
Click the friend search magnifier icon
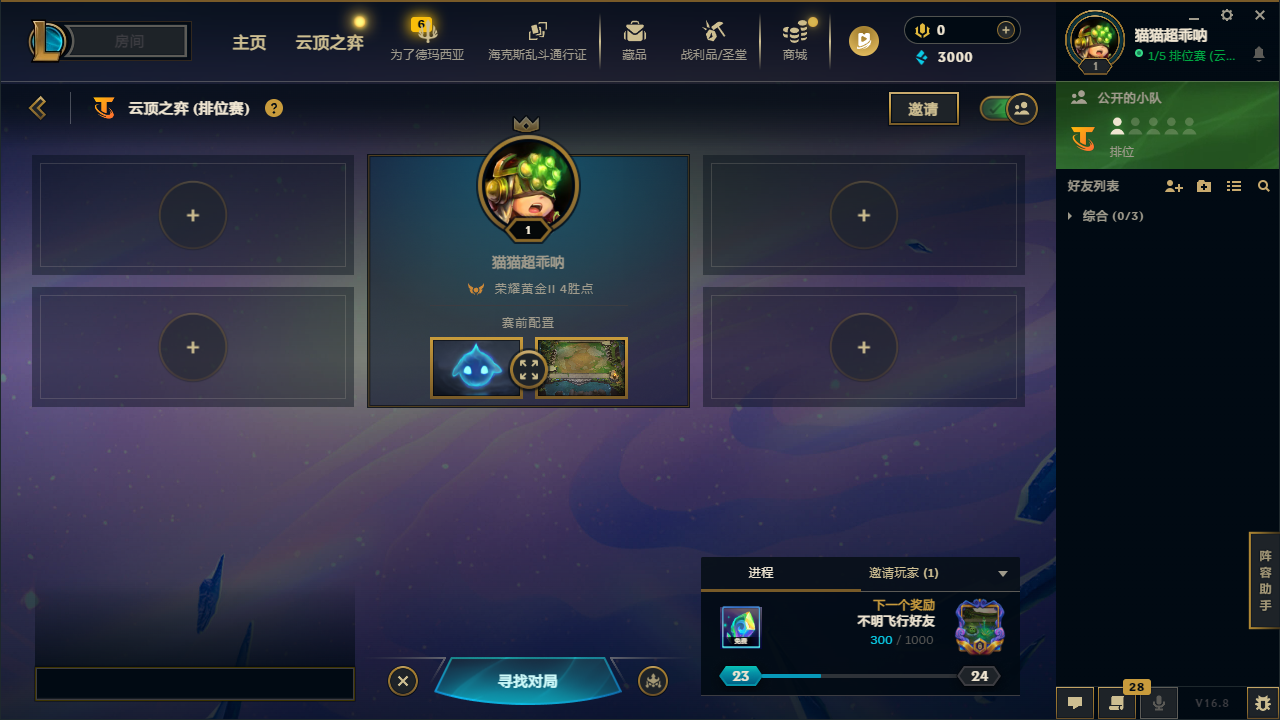tap(1263, 186)
